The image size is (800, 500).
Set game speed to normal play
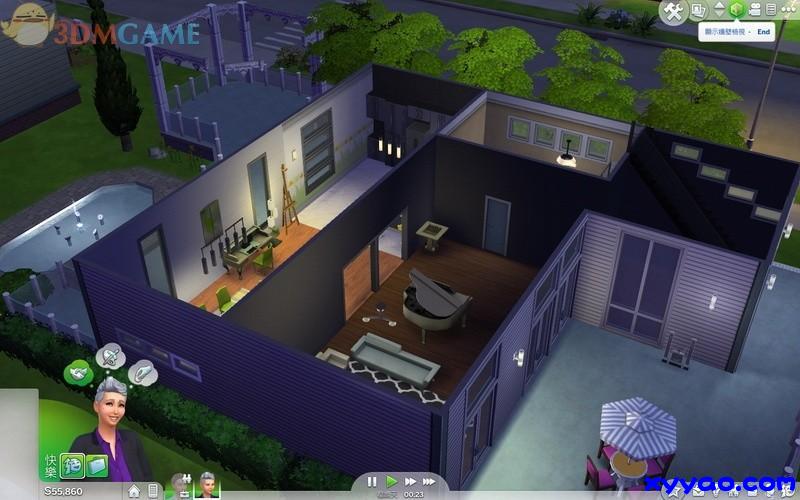[391, 482]
